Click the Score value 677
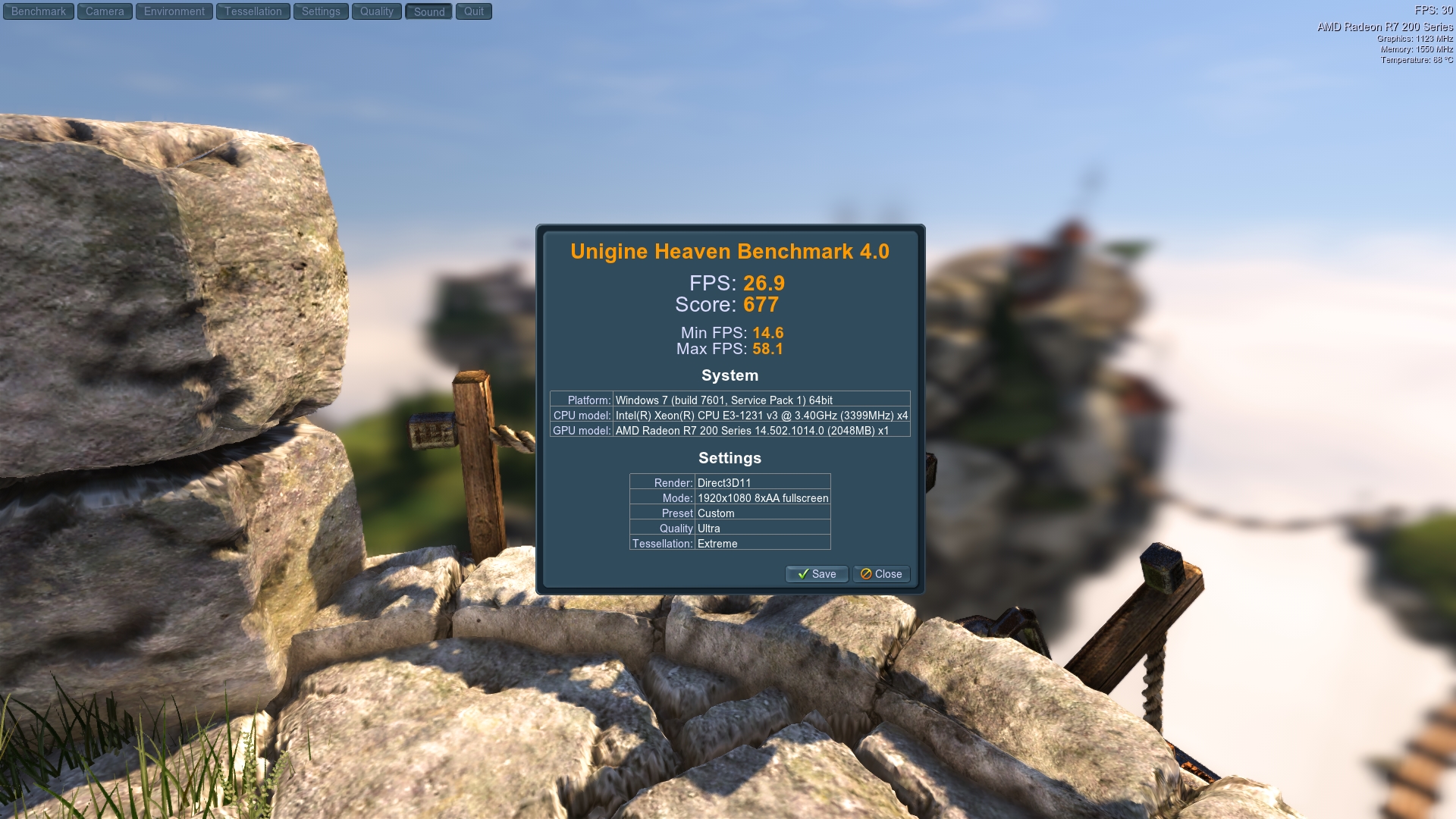Viewport: 1456px width, 819px height. (761, 304)
